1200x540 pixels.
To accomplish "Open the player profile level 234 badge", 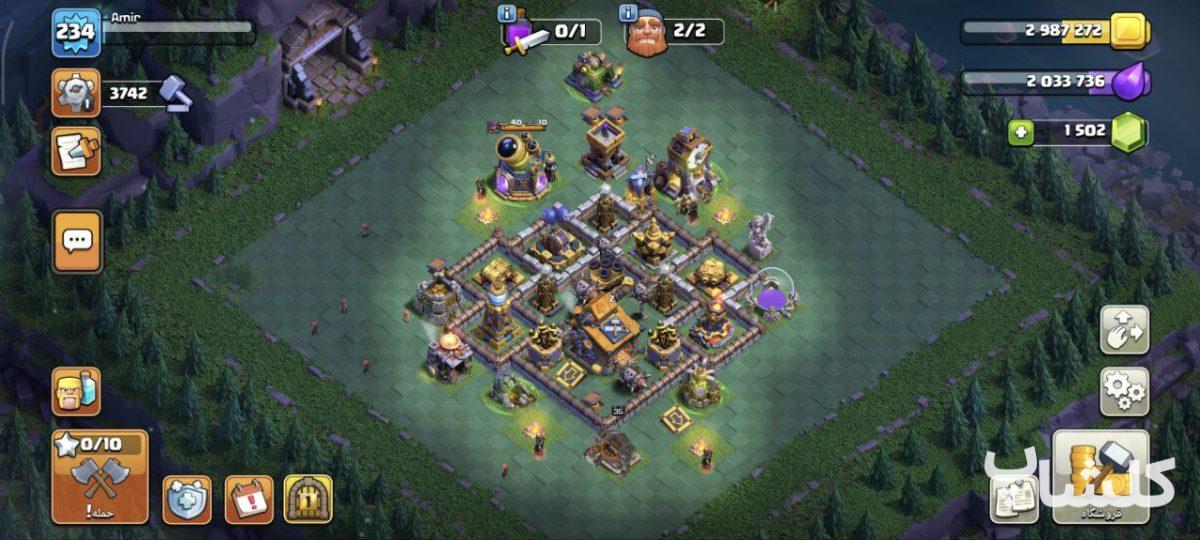I will pos(76,32).
